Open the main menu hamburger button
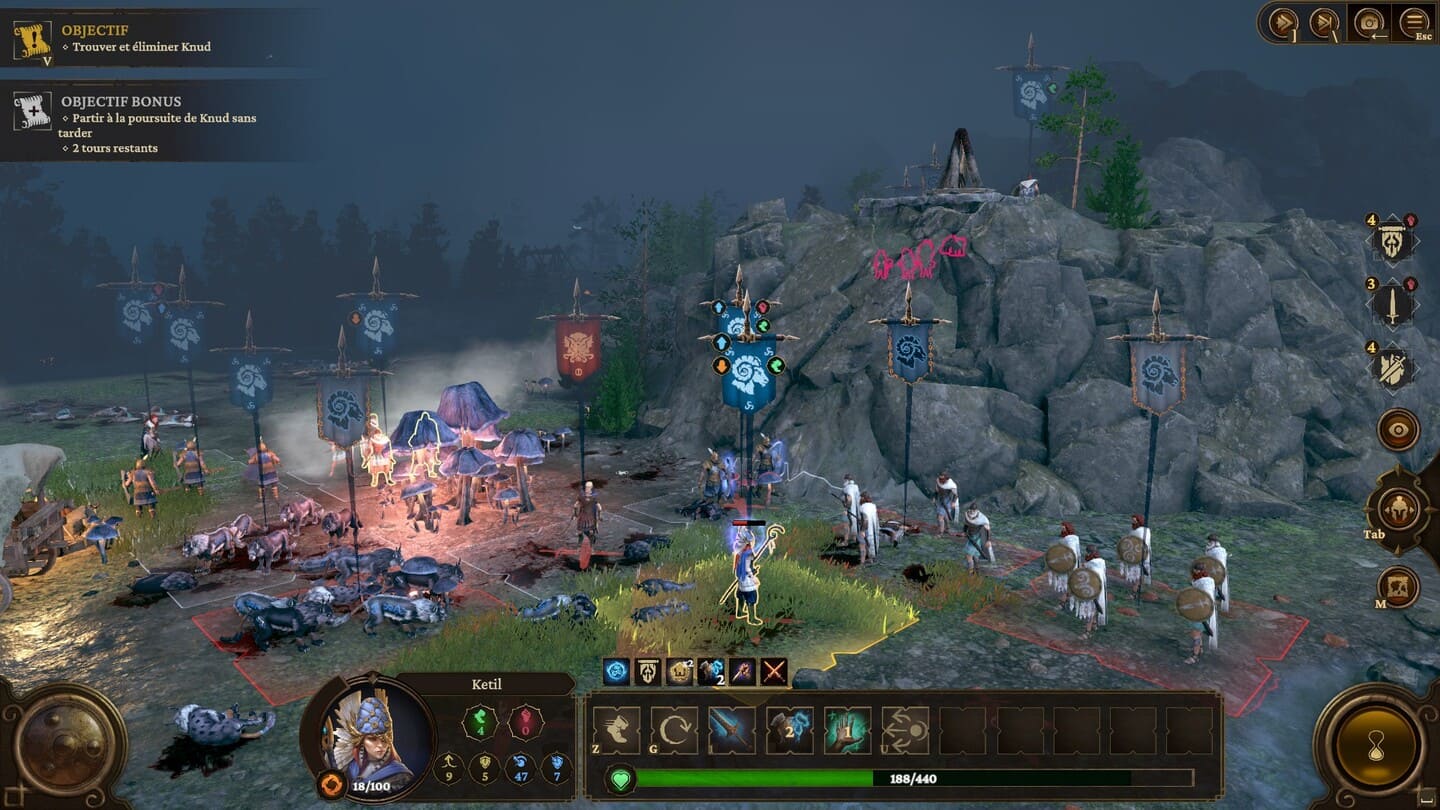Viewport: 1440px width, 810px height. (1414, 21)
